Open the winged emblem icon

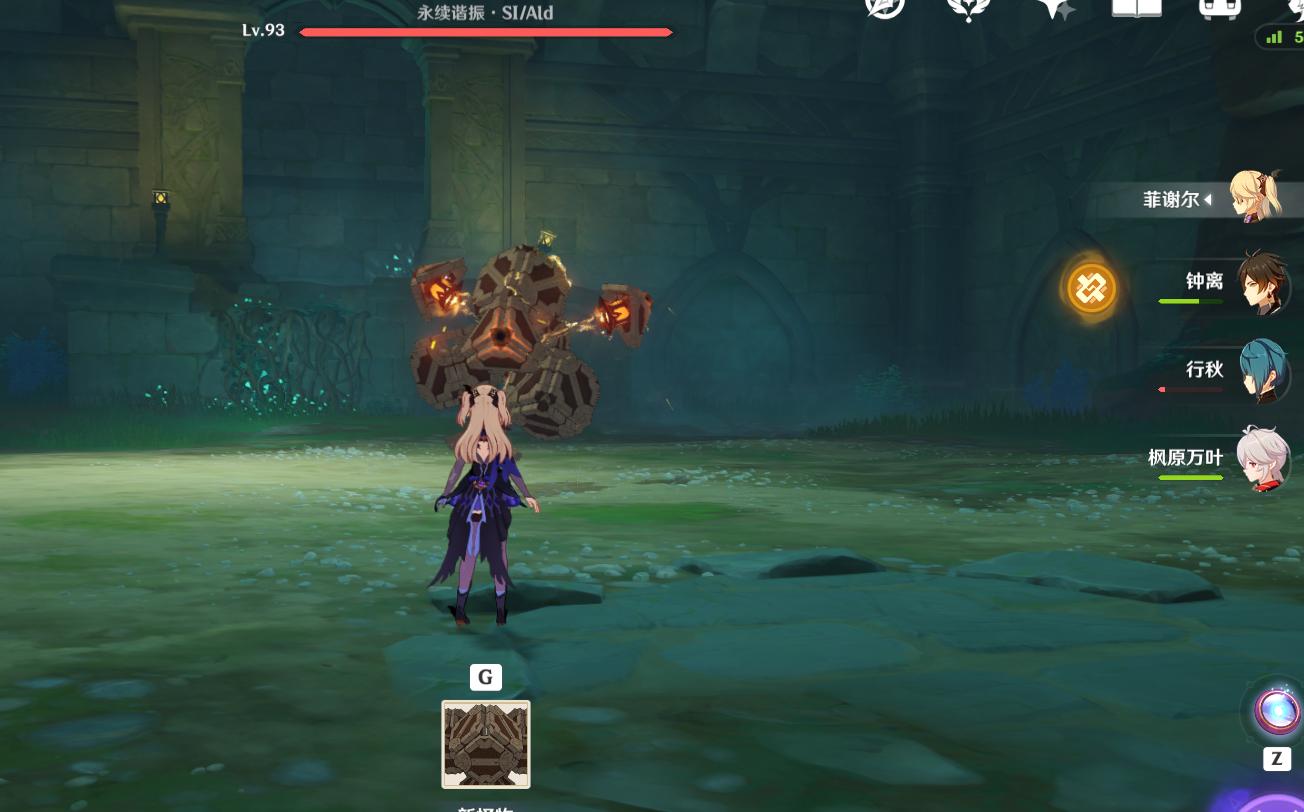point(968,9)
